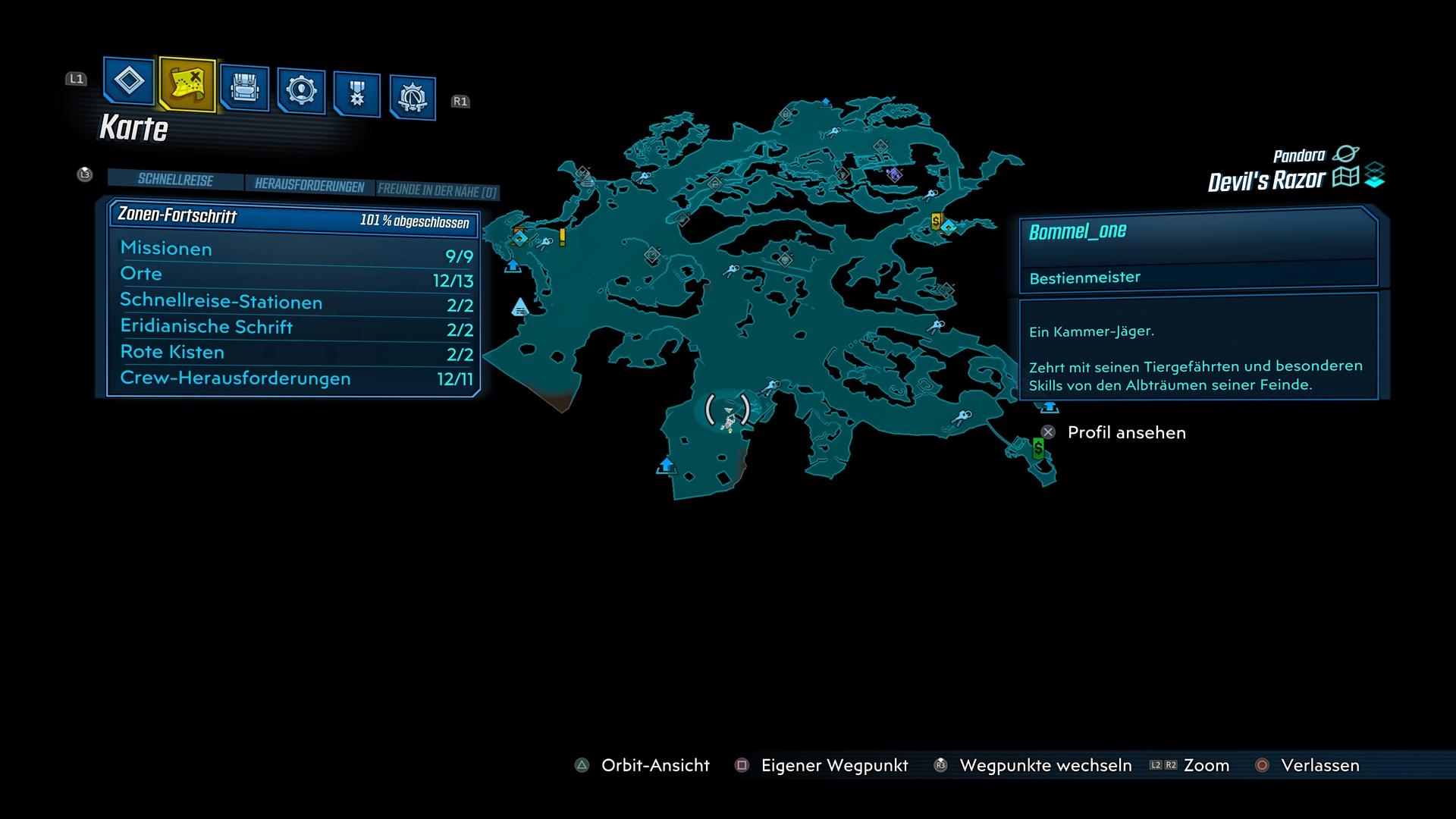Select the yellow map tab icon
Screen dimensions: 1456x819
click(x=187, y=84)
